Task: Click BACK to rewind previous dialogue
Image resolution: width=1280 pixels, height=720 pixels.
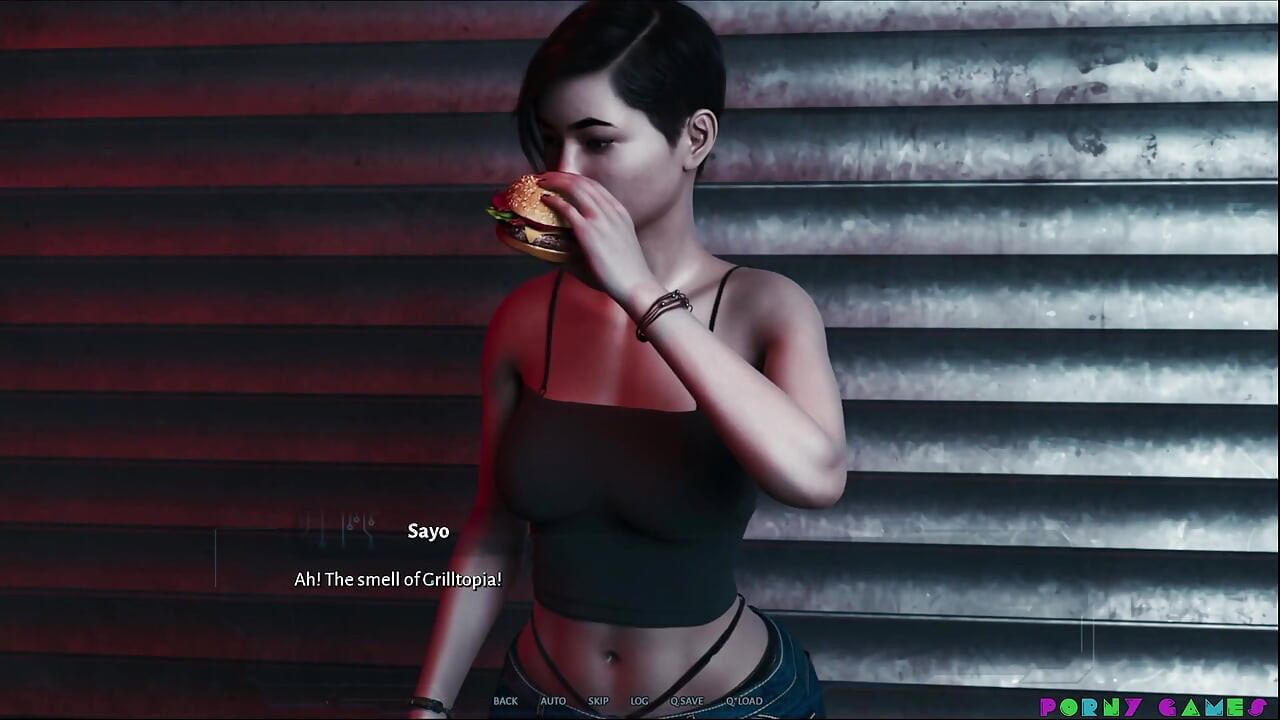Action: [x=505, y=701]
